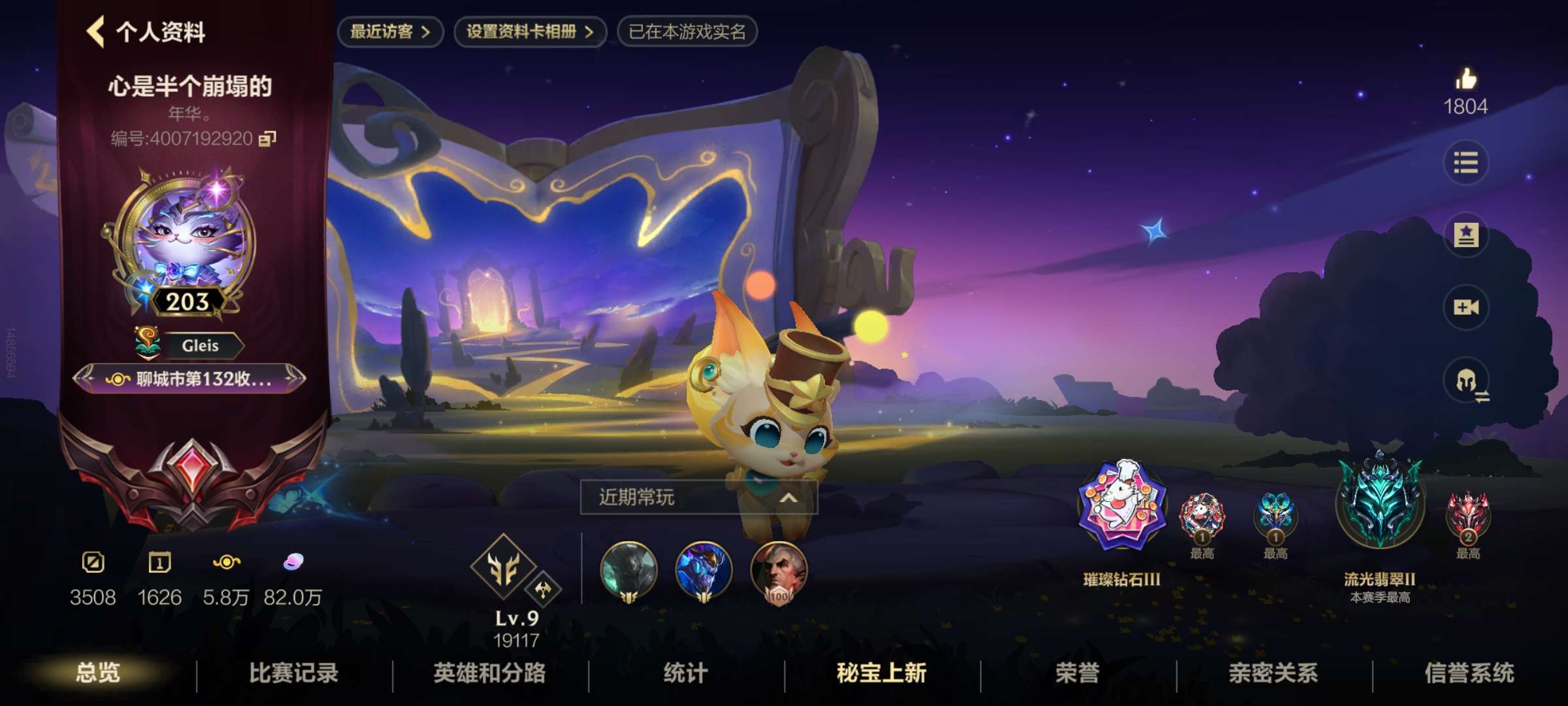Click the copy icon next to 编号:4007192920
The image size is (1568, 706).
266,139
